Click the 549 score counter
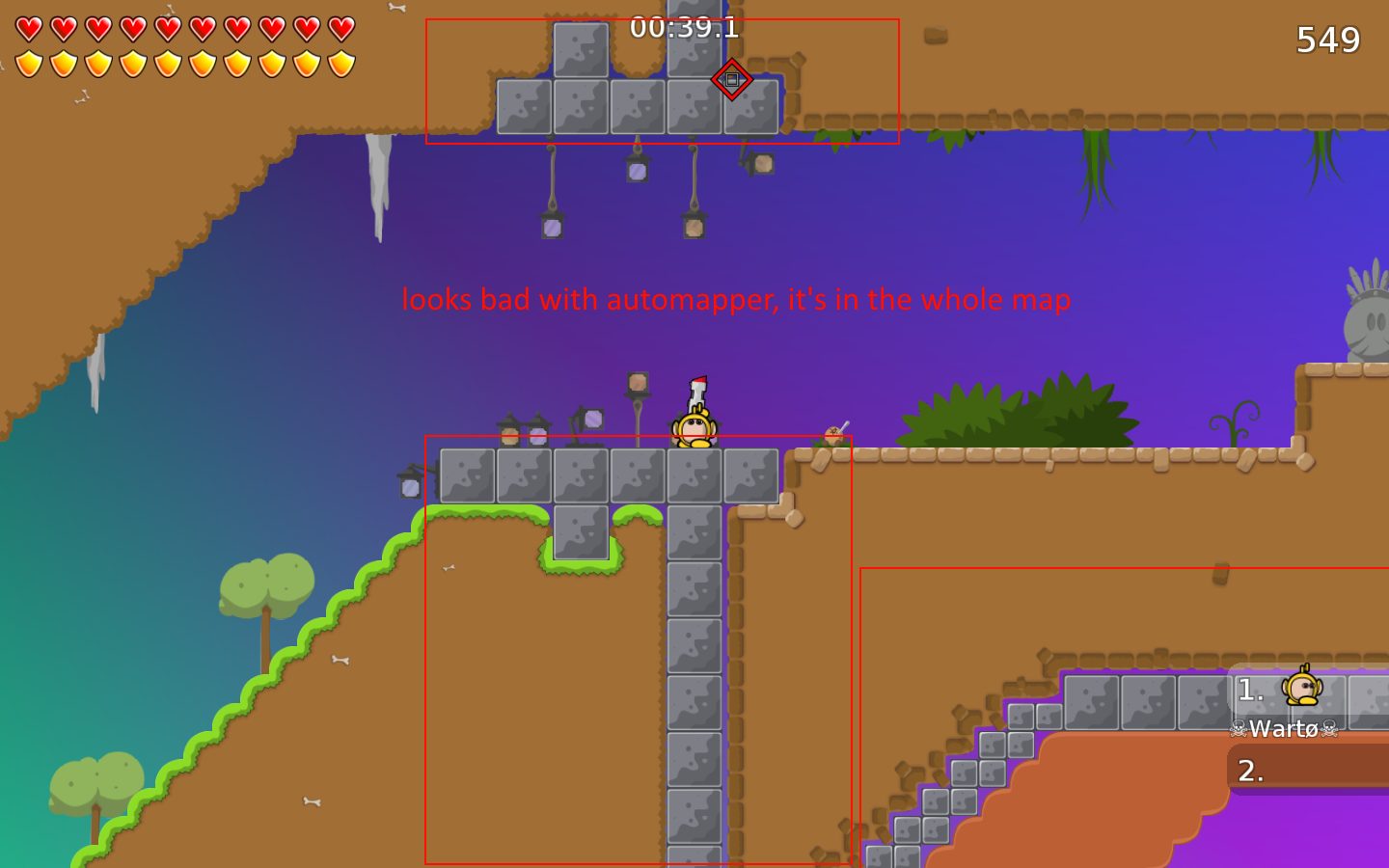 [x=1326, y=40]
